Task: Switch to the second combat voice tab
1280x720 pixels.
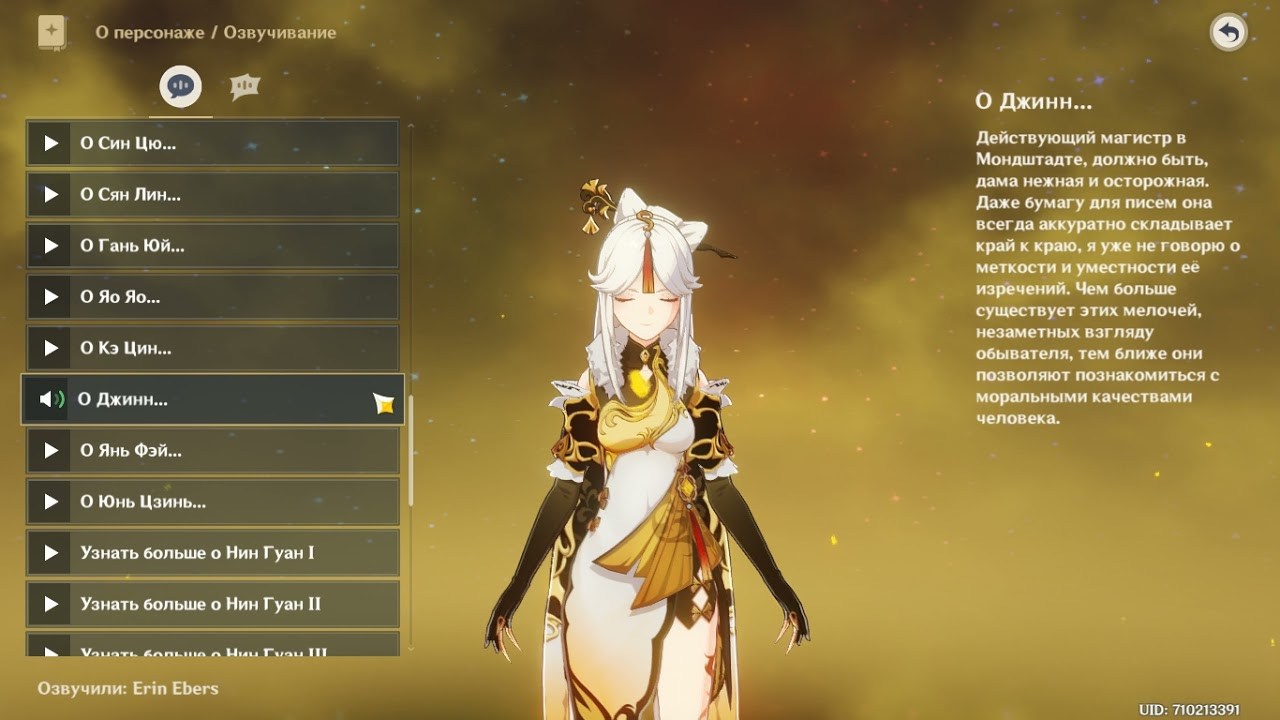Action: 244,87
